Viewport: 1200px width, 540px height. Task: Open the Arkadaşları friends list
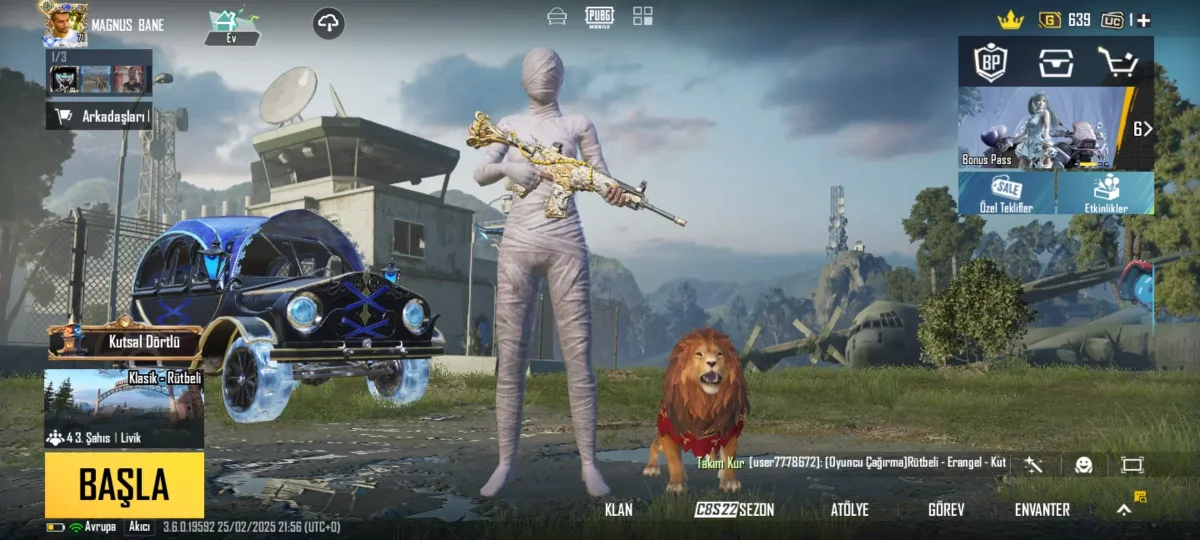(99, 116)
